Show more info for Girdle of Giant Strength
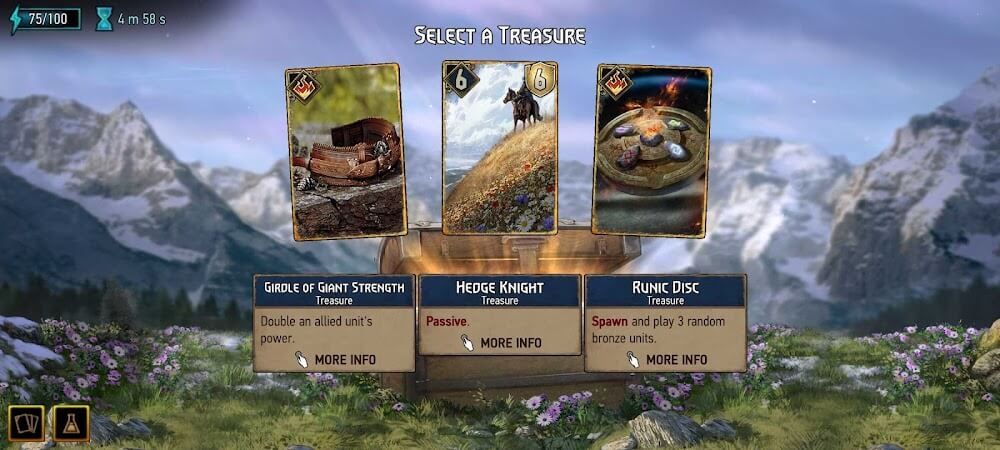The height and width of the screenshot is (450, 1000). pos(334,359)
